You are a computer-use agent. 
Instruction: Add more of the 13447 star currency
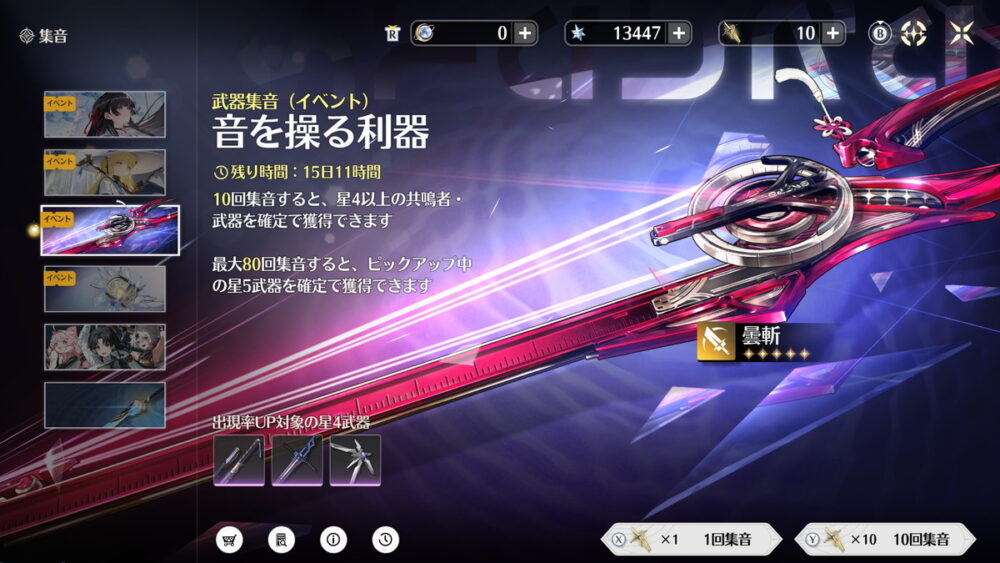pos(679,33)
